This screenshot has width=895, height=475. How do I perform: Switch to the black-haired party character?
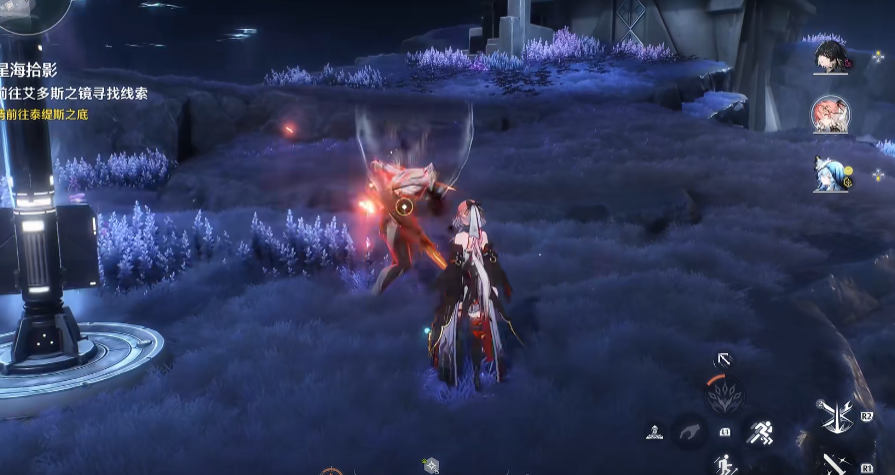[829, 57]
